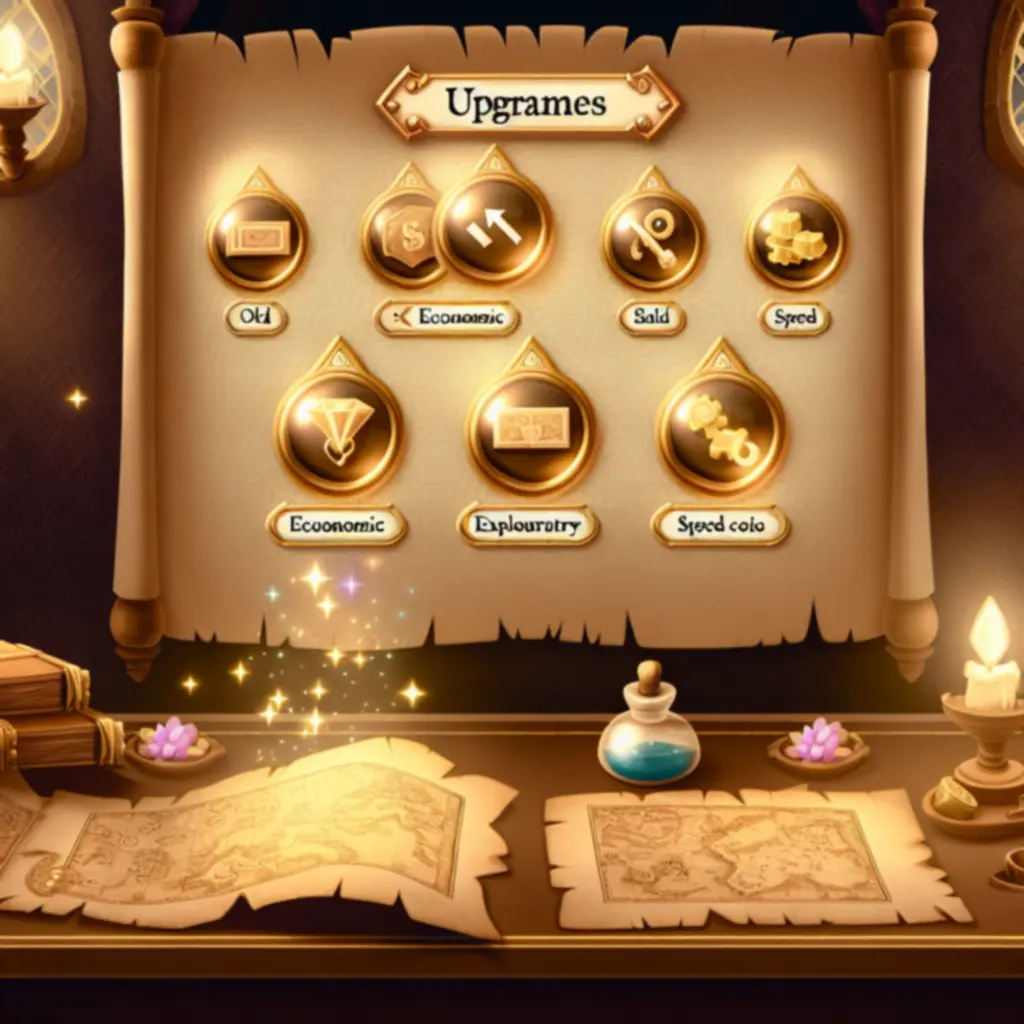Viewport: 1024px width, 1024px height.
Task: Choose the diamond gem upgrade medallion
Action: pyautogui.click(x=339, y=430)
